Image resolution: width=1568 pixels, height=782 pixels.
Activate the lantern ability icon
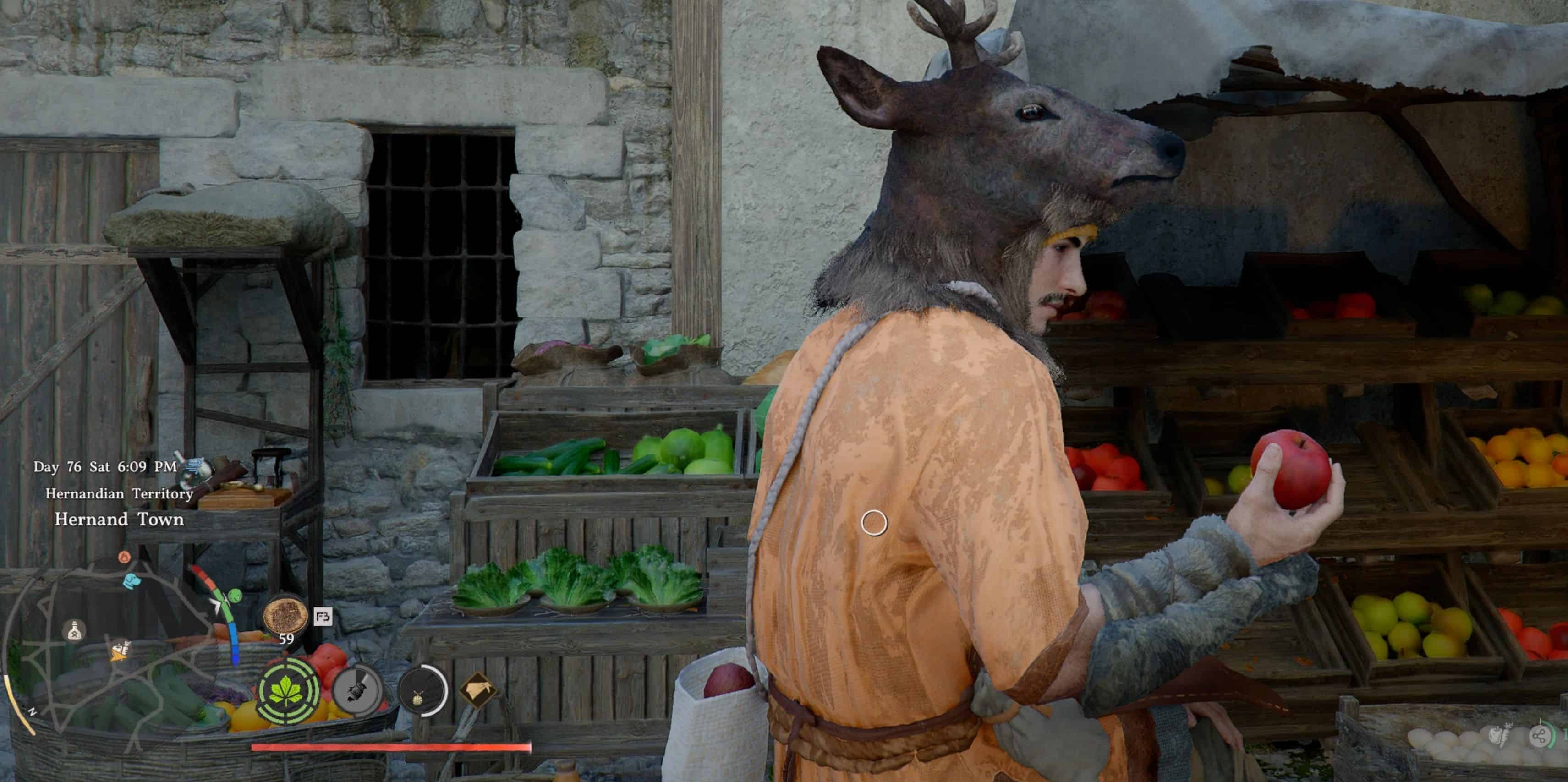[421, 691]
